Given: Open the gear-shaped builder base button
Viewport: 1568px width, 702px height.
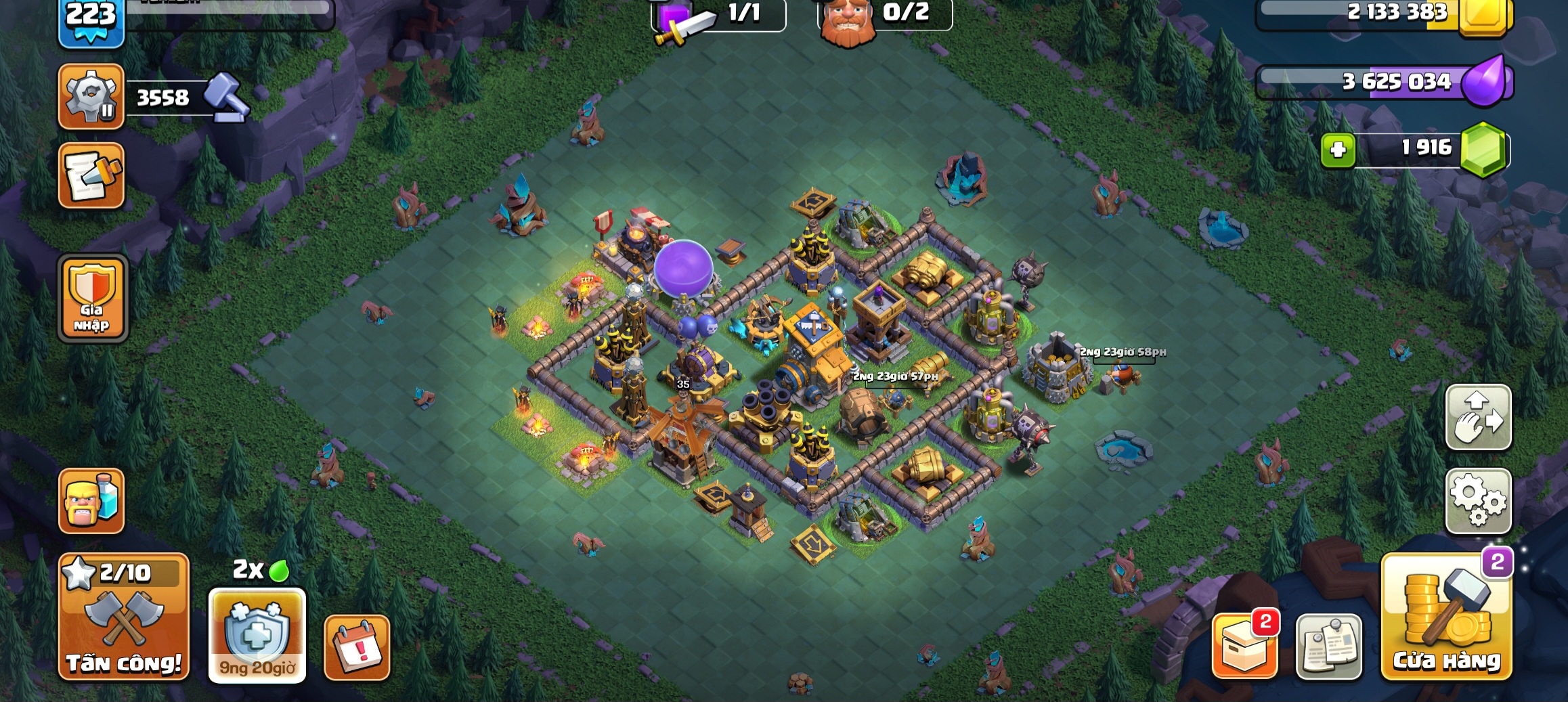Looking at the screenshot, I should point(91,97).
